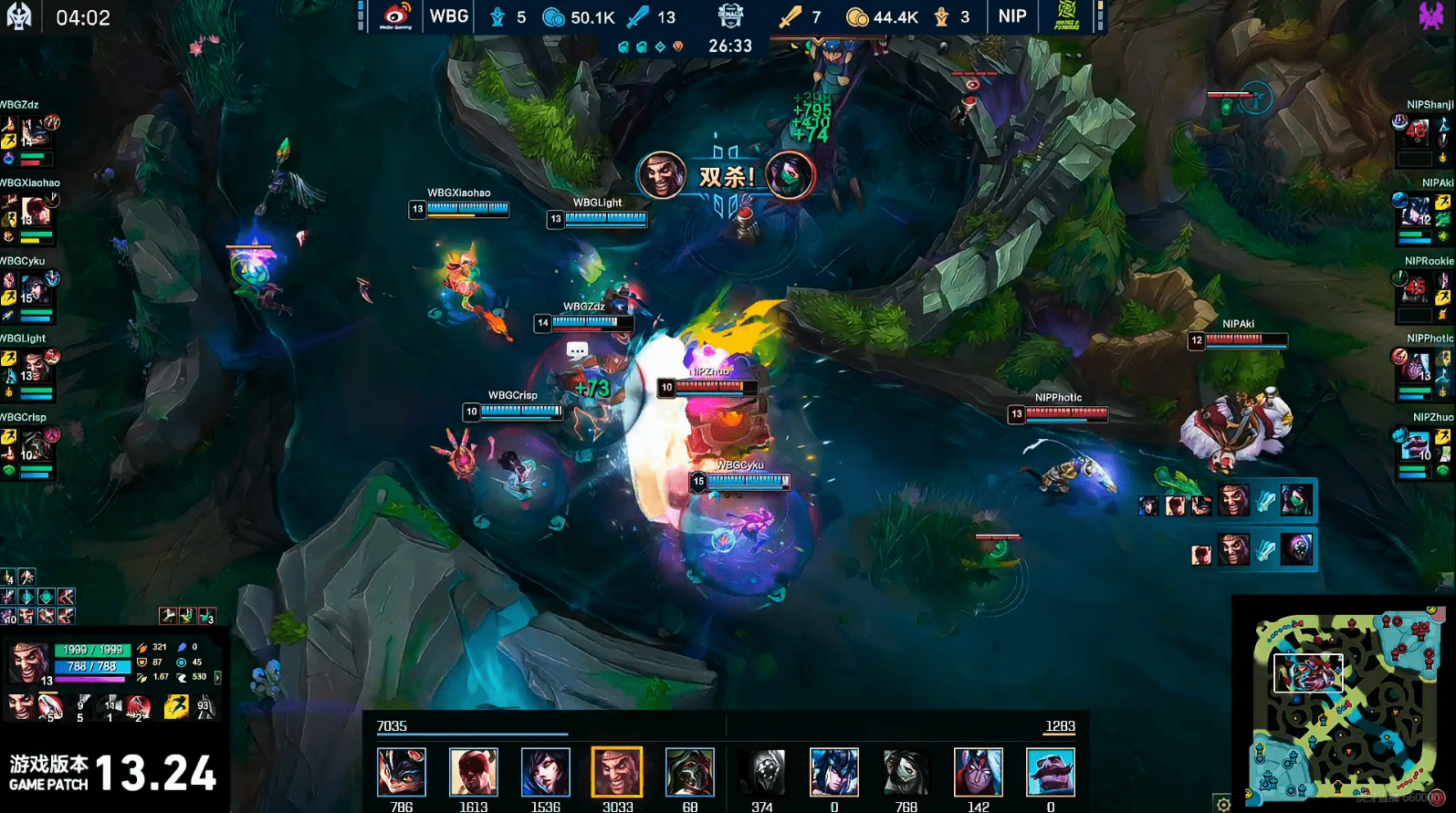Screen dimensions: 1456x813
Task: Click Draven's large portrait in the stats panel
Action: pos(27,663)
